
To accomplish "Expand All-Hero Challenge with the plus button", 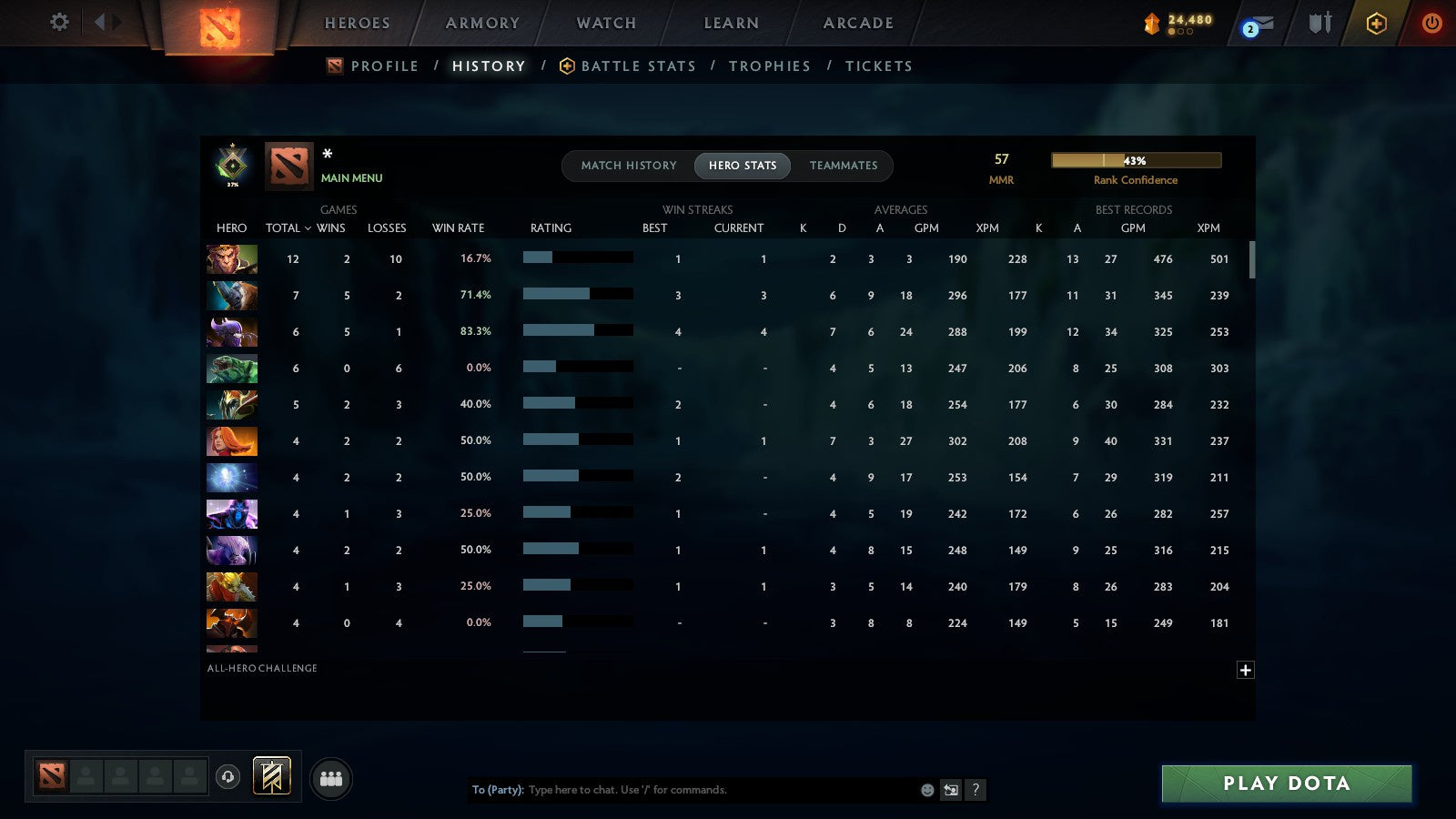I will [1245, 670].
